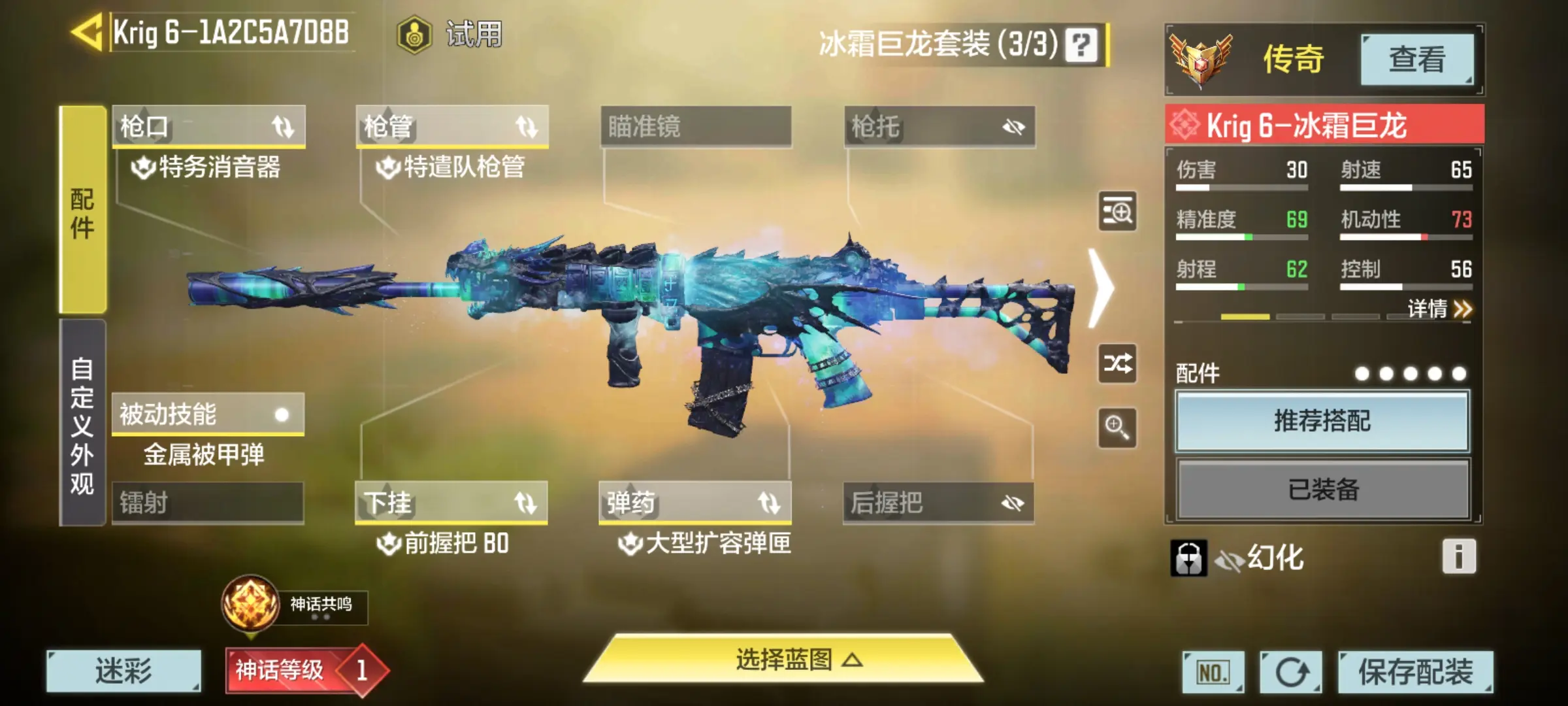Open the 迷彩 camo menu
The height and width of the screenshot is (706, 1568).
(x=123, y=671)
